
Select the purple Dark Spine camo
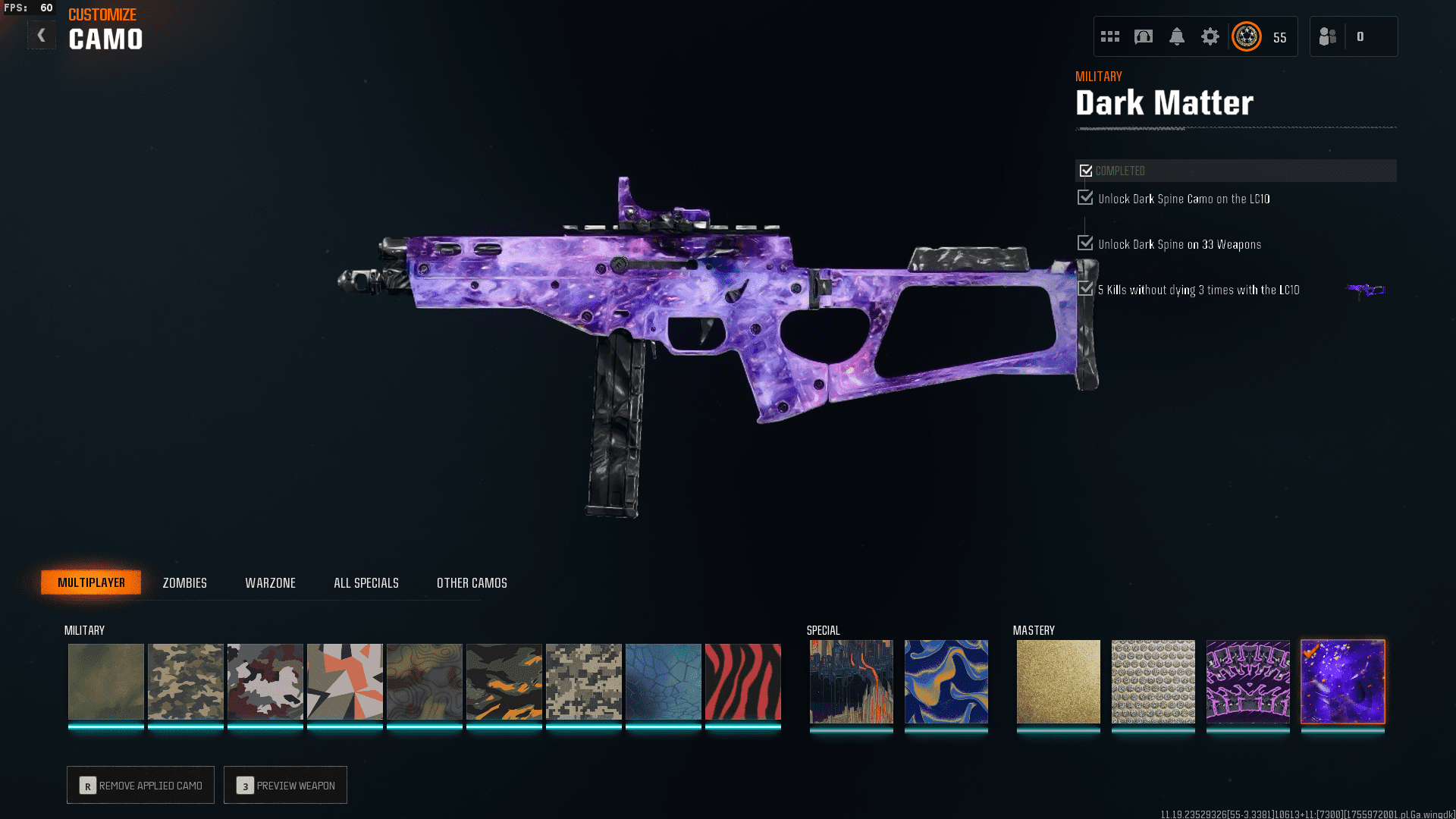coord(1247,681)
